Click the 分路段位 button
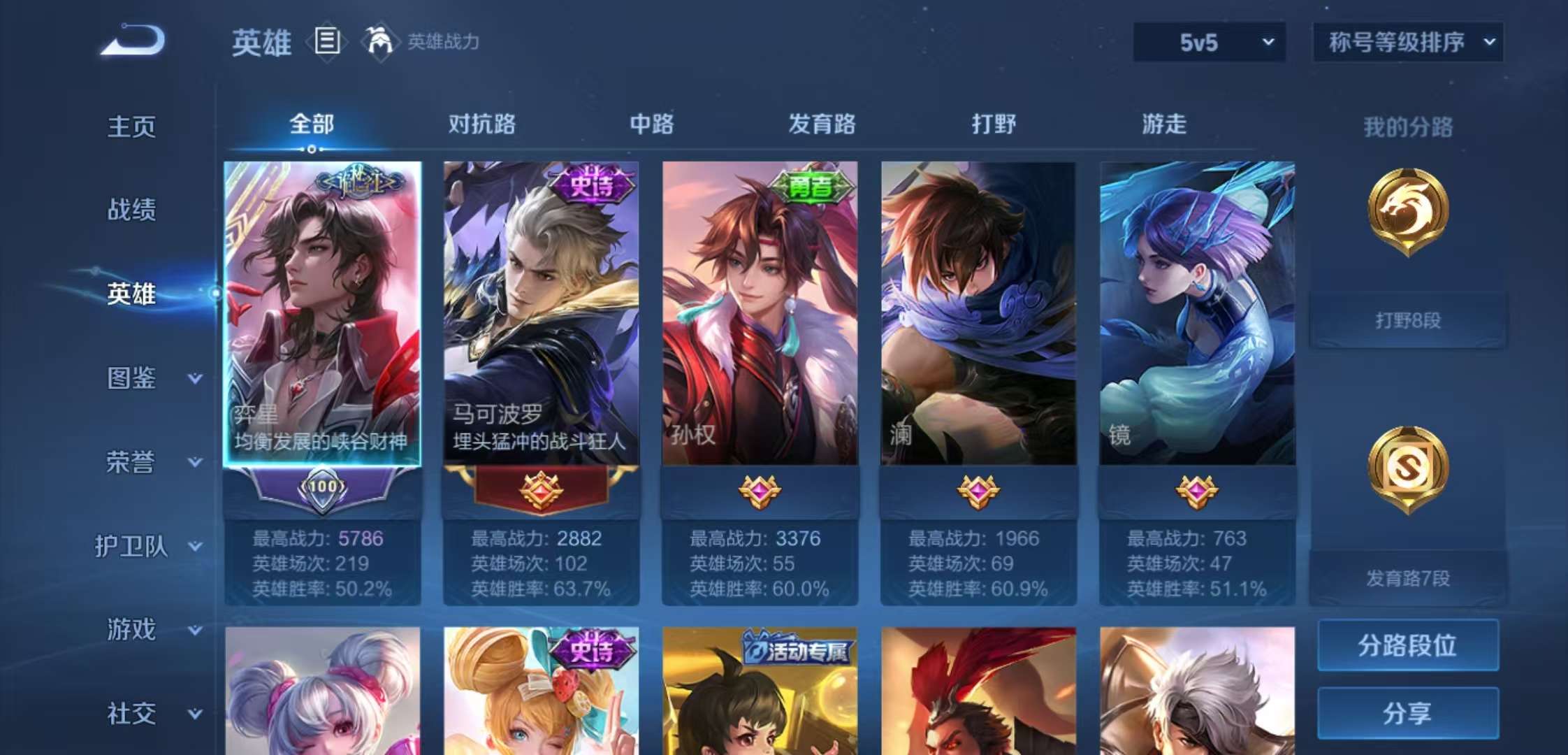1568x755 pixels. tap(1407, 645)
